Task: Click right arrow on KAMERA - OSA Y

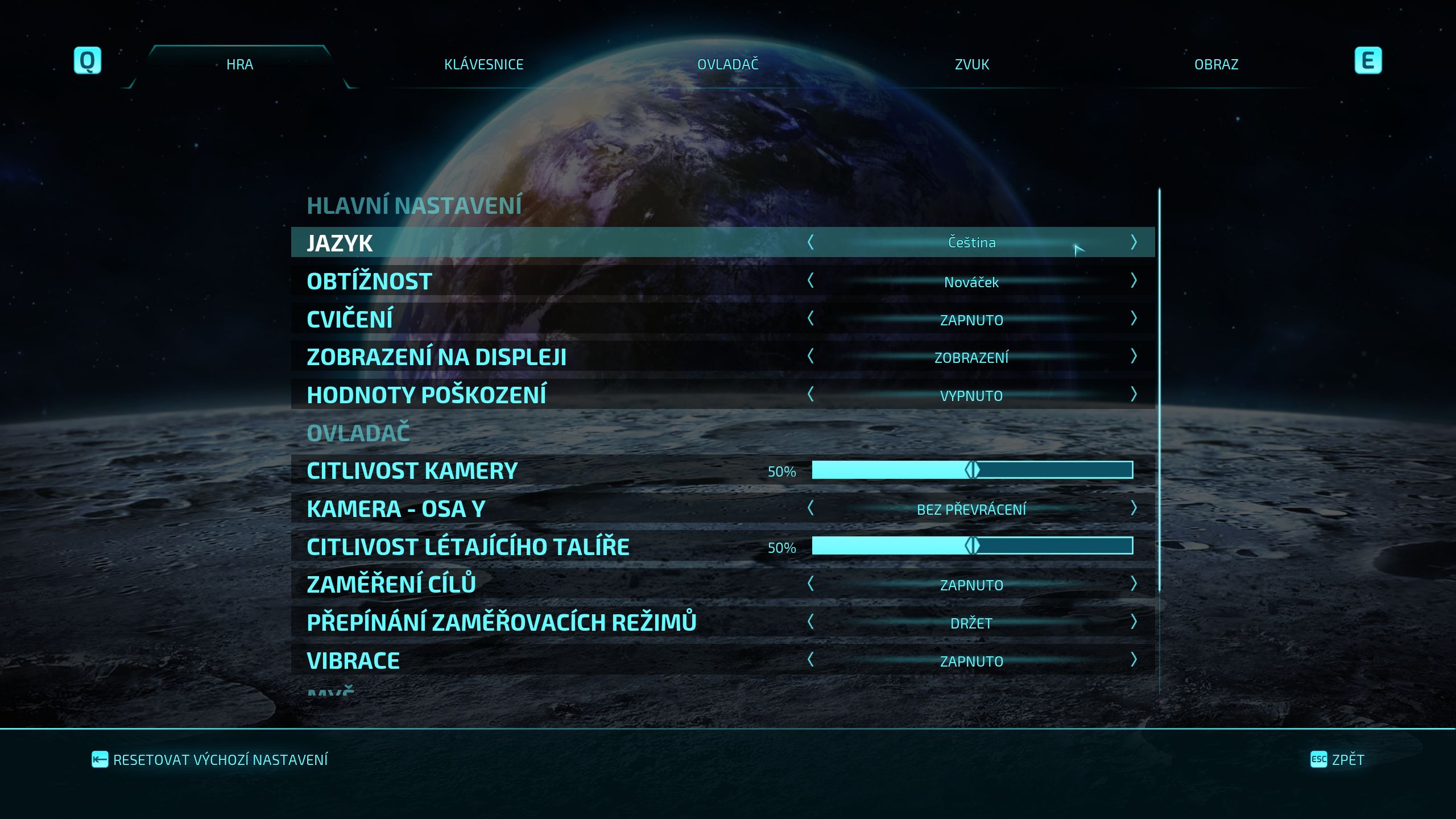Action: click(x=1134, y=508)
